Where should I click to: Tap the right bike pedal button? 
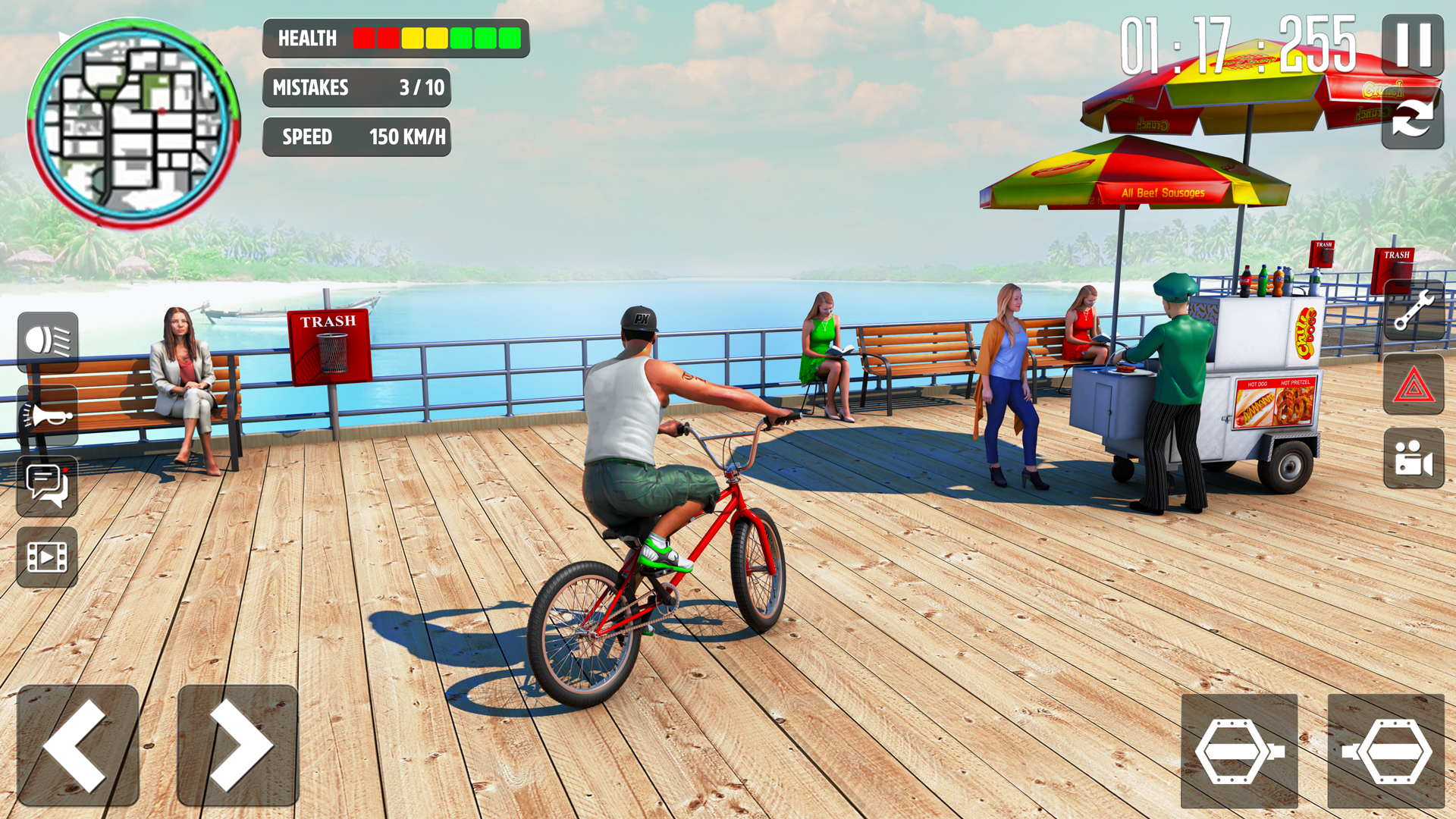[x=1386, y=751]
